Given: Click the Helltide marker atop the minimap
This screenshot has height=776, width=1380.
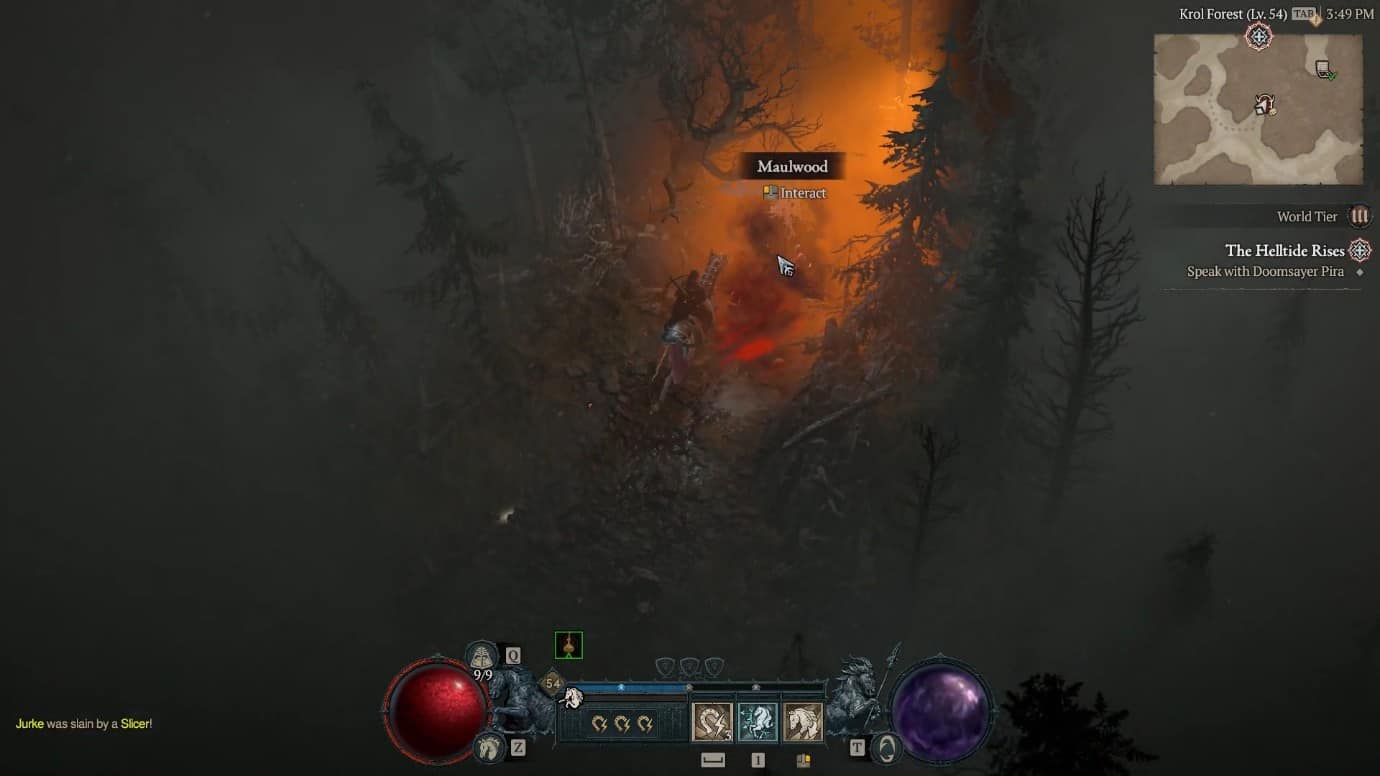Looking at the screenshot, I should (x=1259, y=38).
